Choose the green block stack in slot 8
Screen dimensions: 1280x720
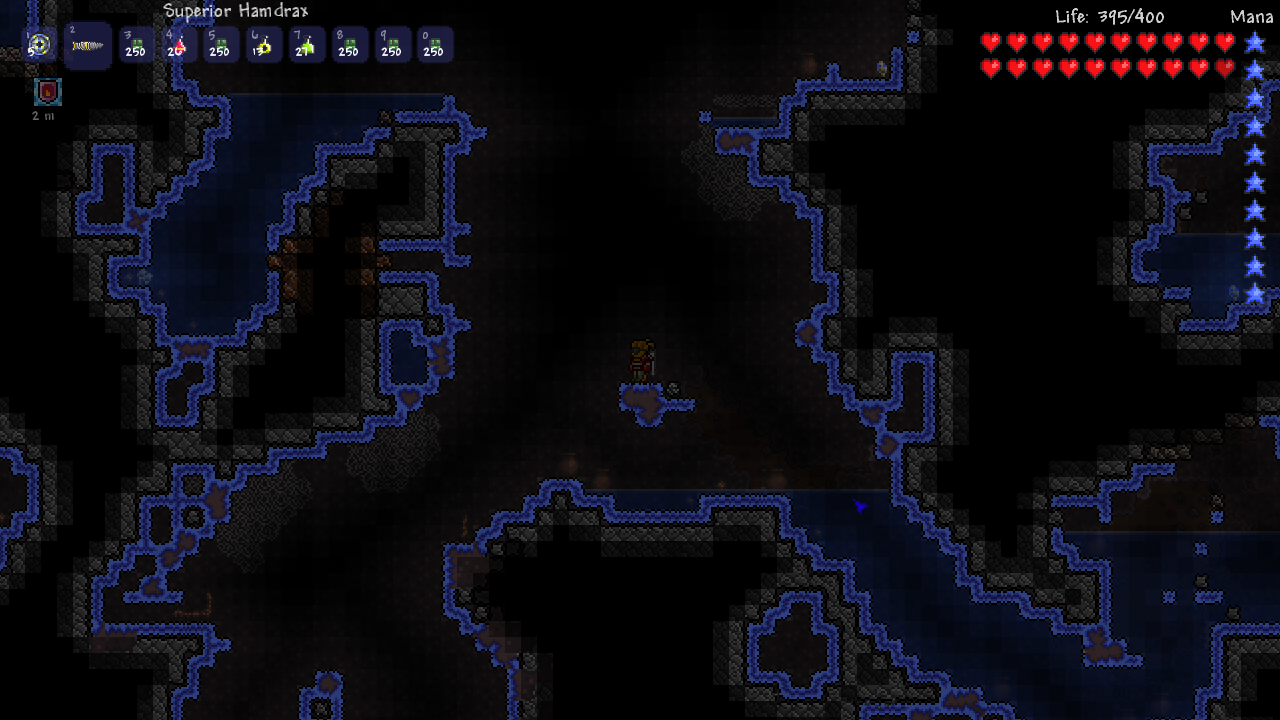coord(348,46)
